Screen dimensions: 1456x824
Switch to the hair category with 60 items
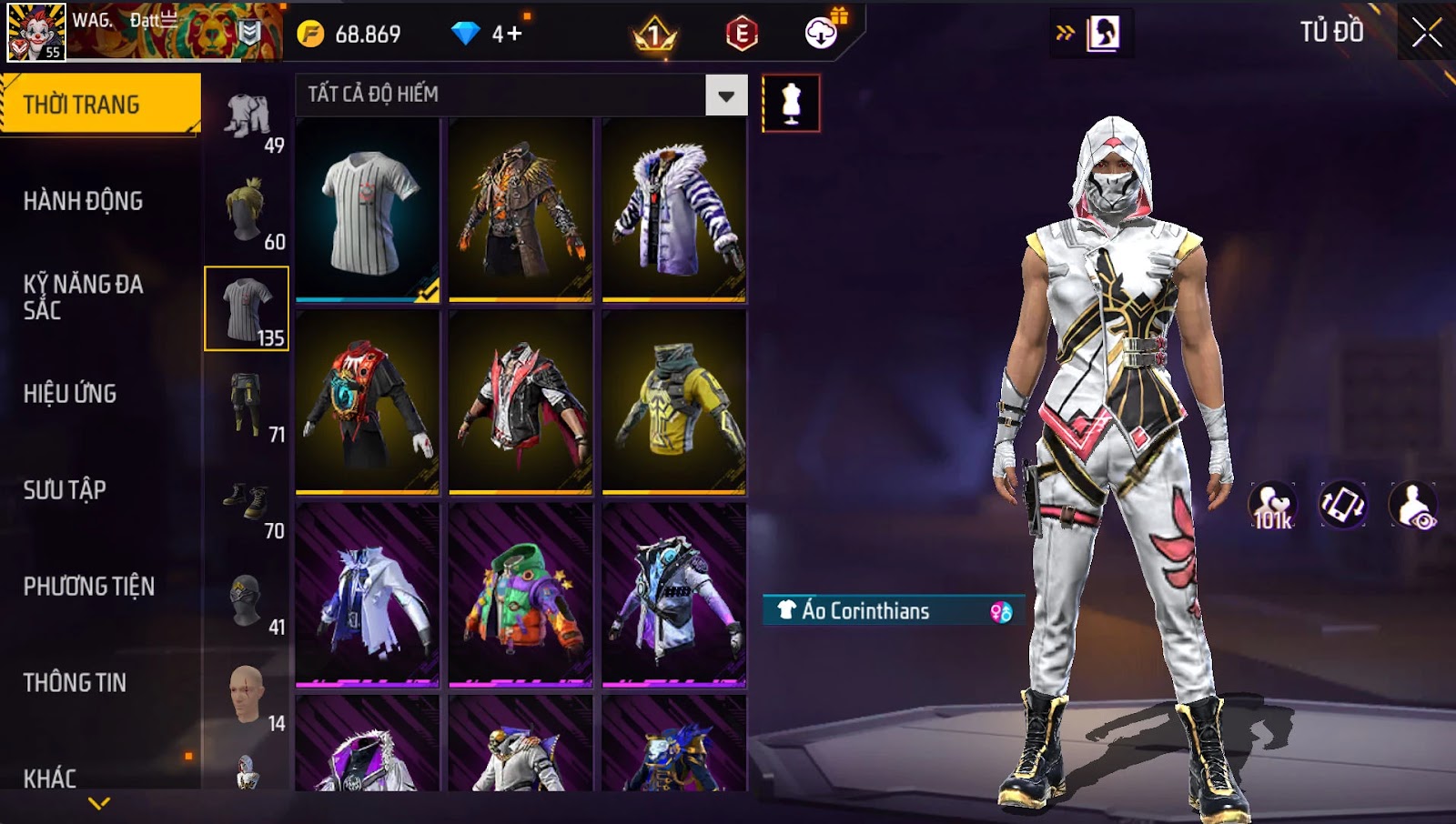tap(247, 212)
